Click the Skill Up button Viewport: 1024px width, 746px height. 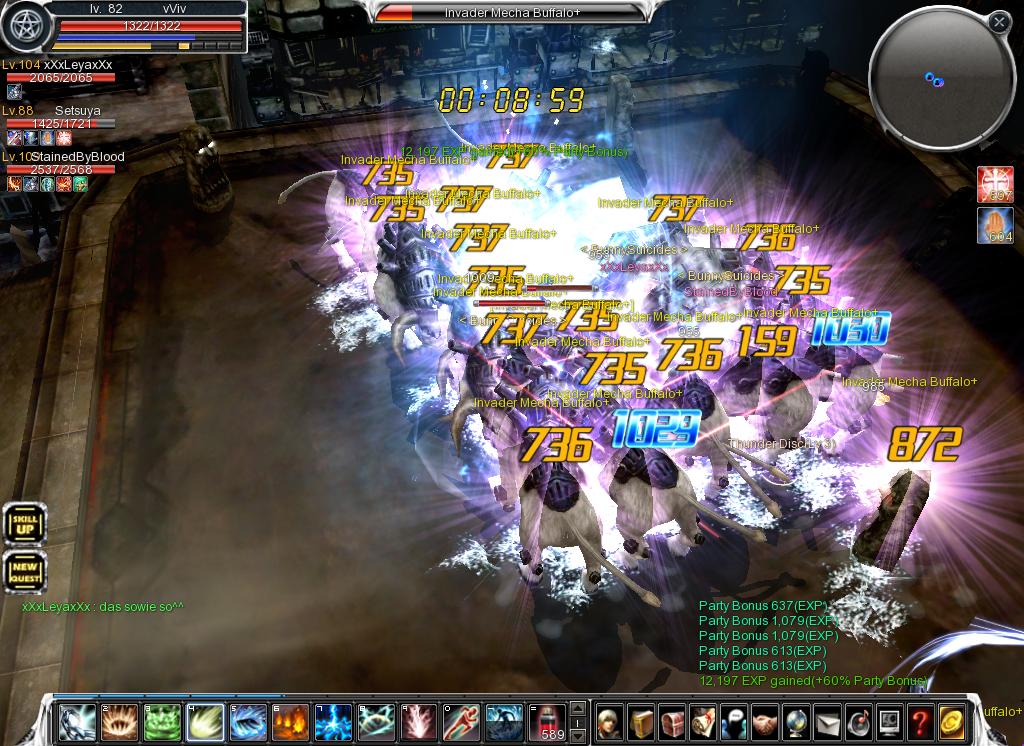pos(24,524)
